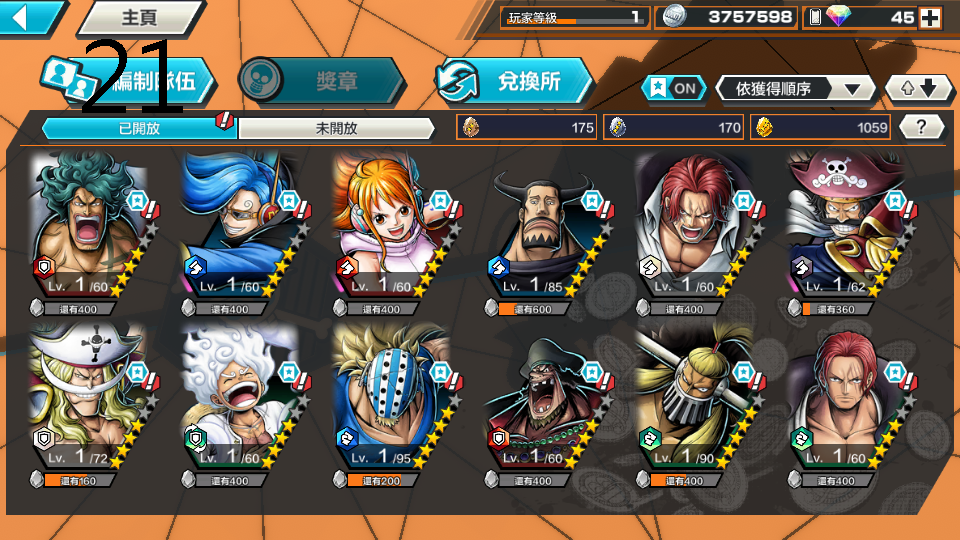Show the 未開放 locked characters list
The image size is (960, 540).
pyautogui.click(x=336, y=128)
